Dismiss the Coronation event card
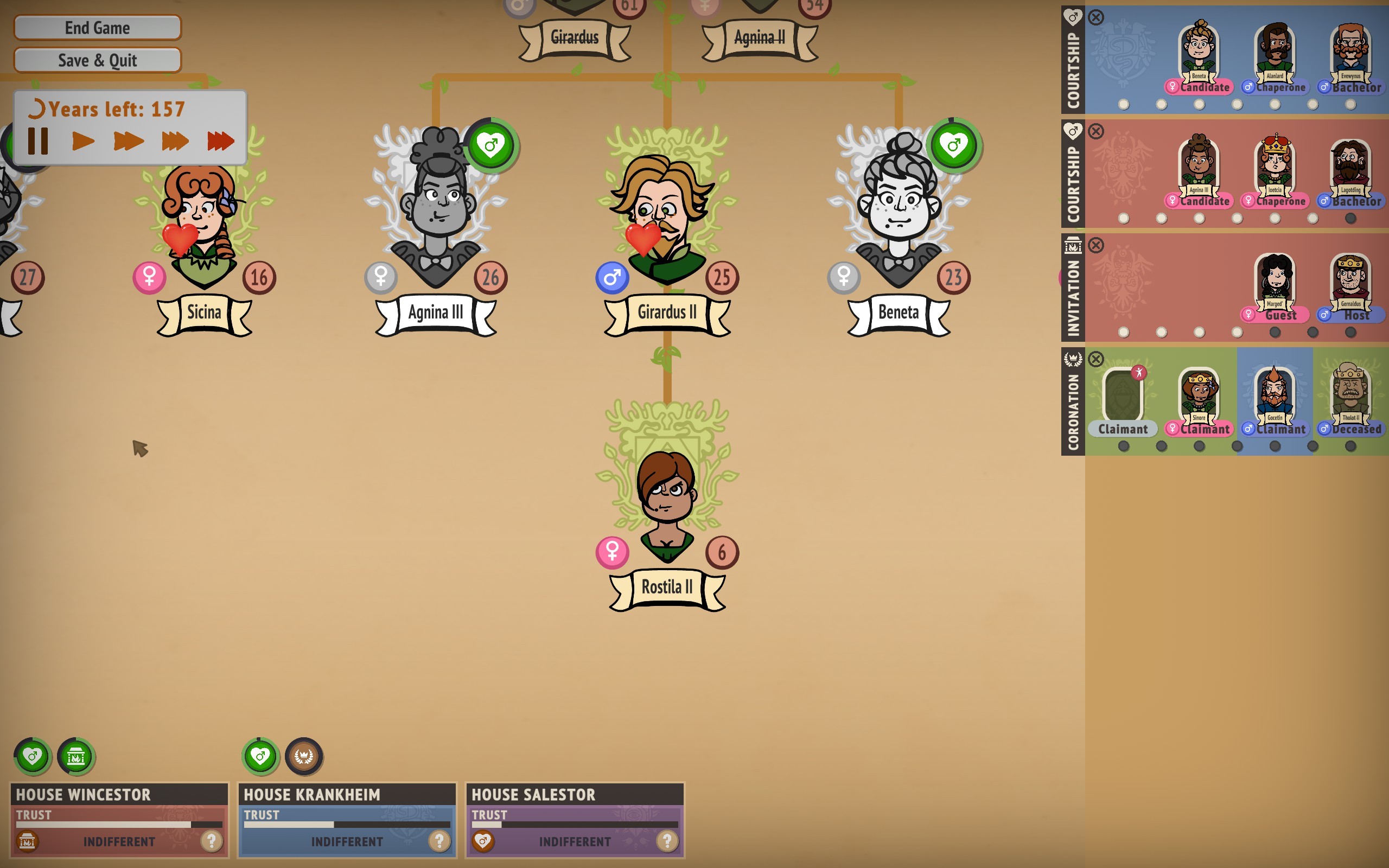1389x868 pixels. (x=1095, y=359)
